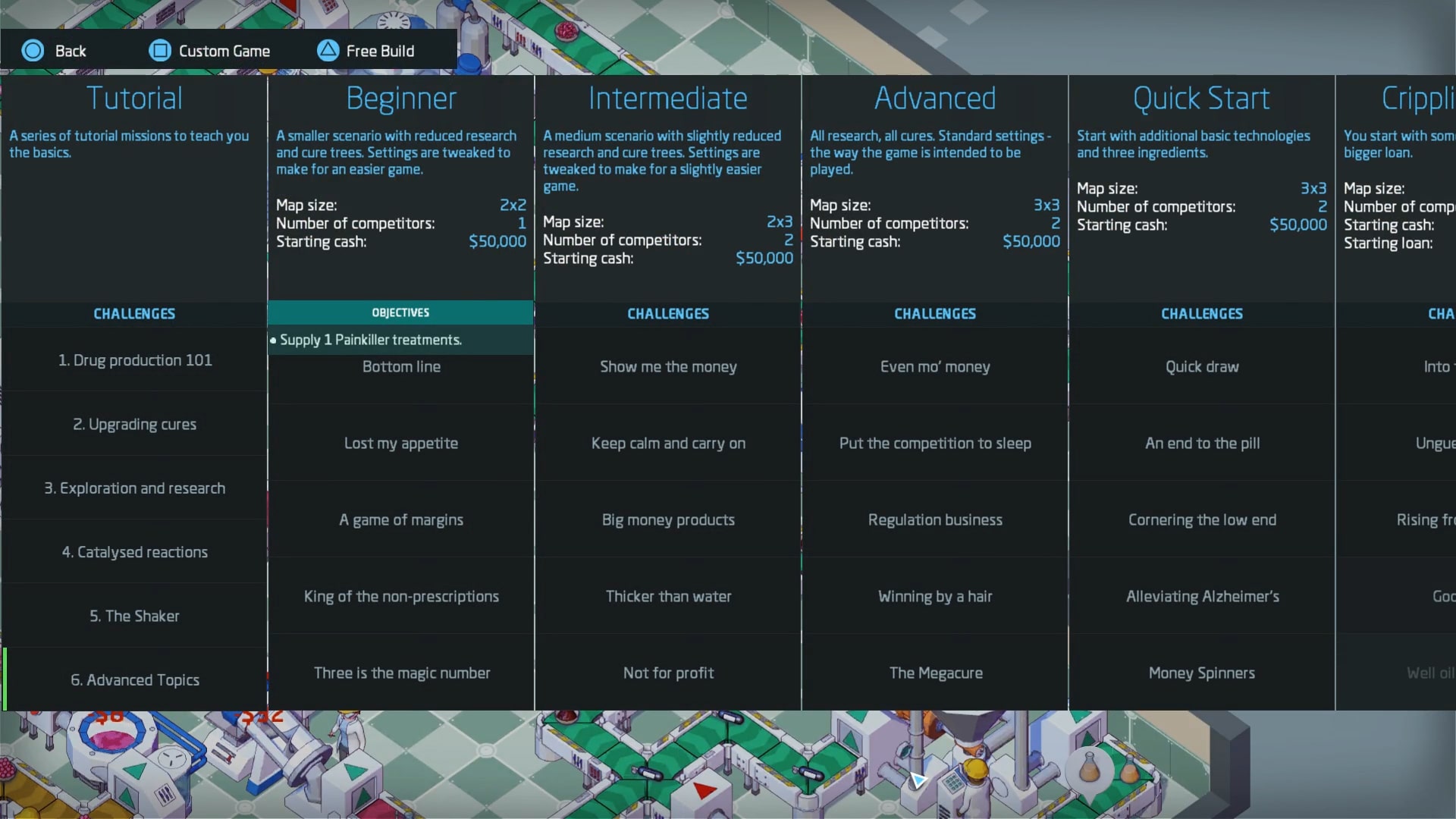Choose The Megacure challenge
This screenshot has height=819, width=1456.
coord(935,673)
